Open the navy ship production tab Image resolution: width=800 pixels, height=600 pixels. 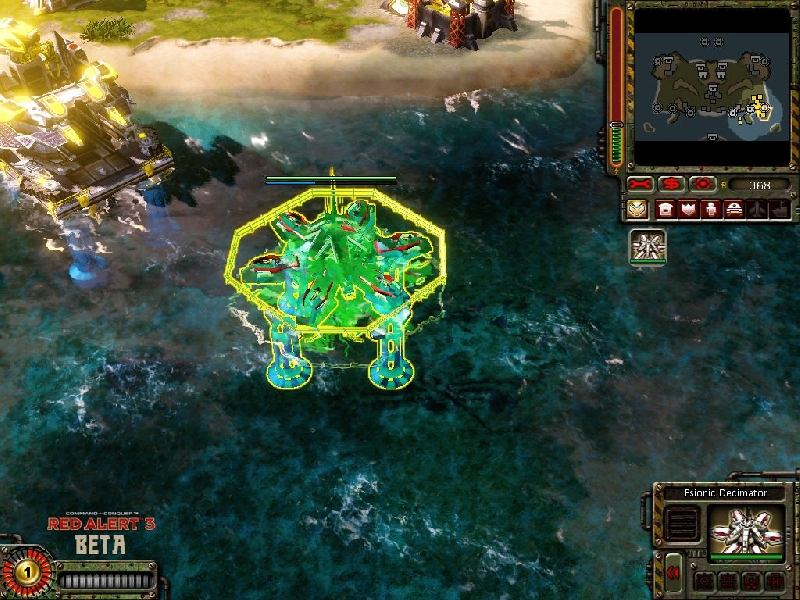click(779, 210)
